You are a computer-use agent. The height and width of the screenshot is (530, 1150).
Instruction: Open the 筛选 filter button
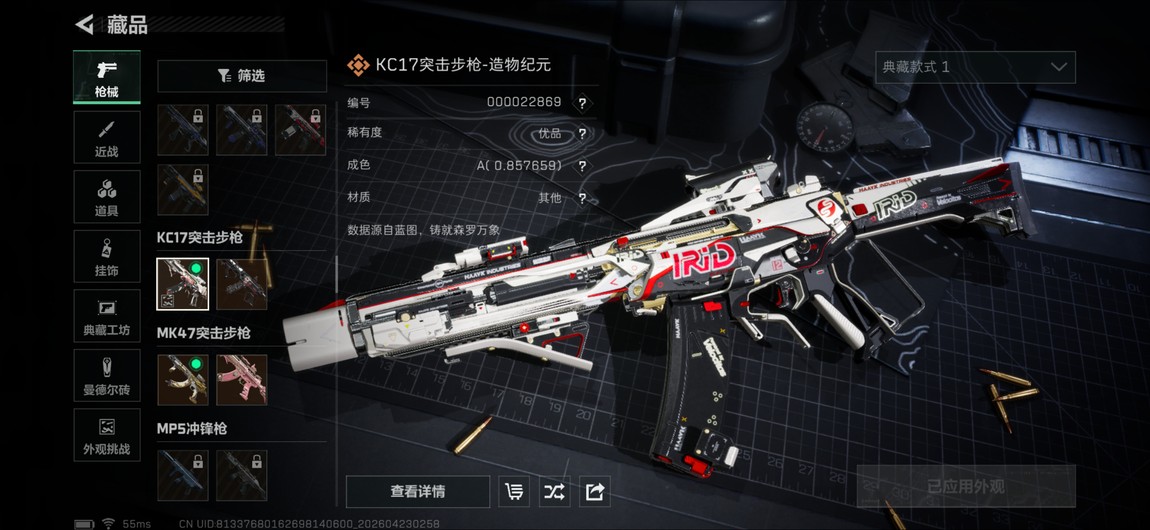pos(242,76)
